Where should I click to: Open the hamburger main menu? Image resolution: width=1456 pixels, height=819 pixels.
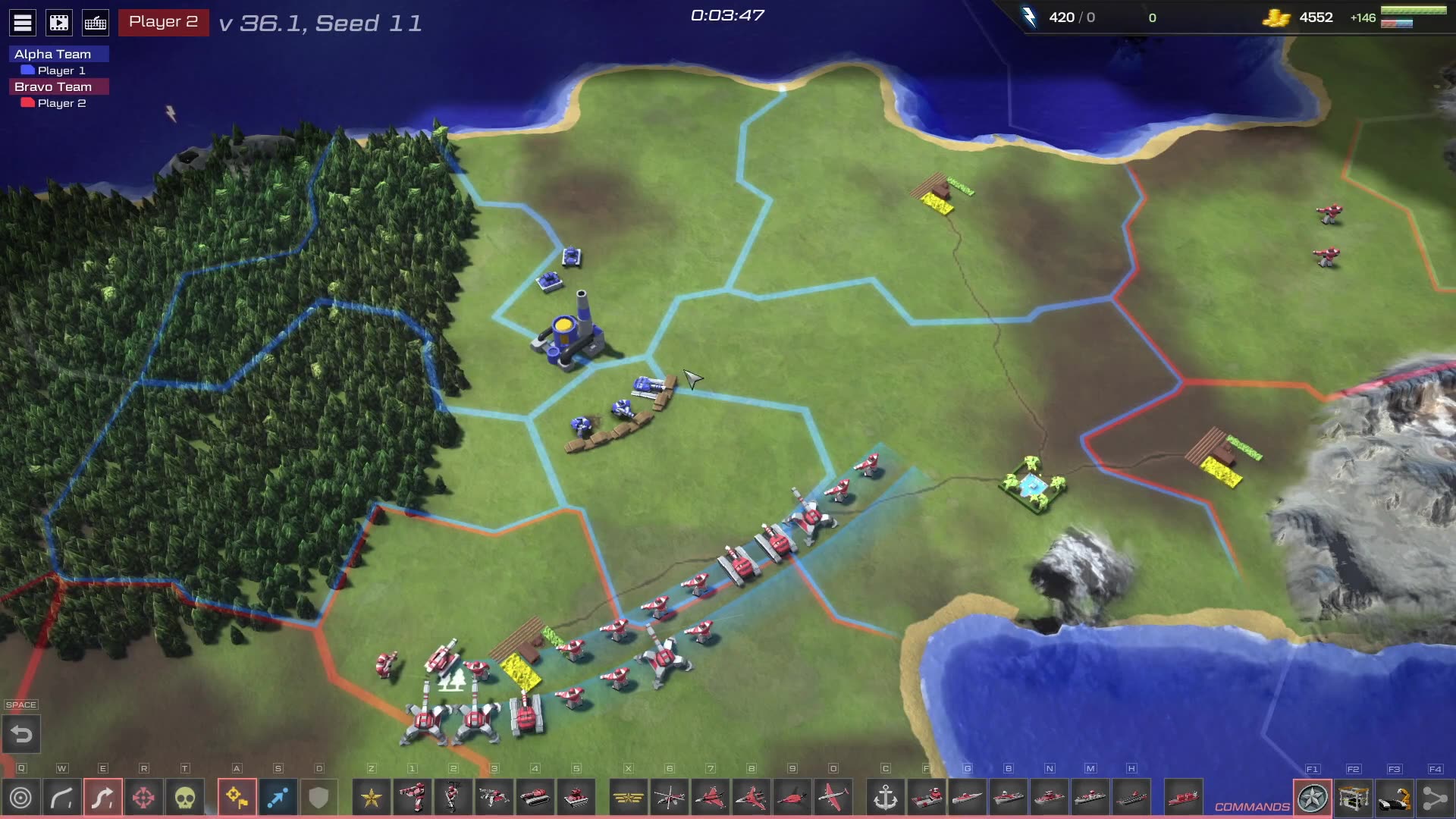pyautogui.click(x=23, y=23)
